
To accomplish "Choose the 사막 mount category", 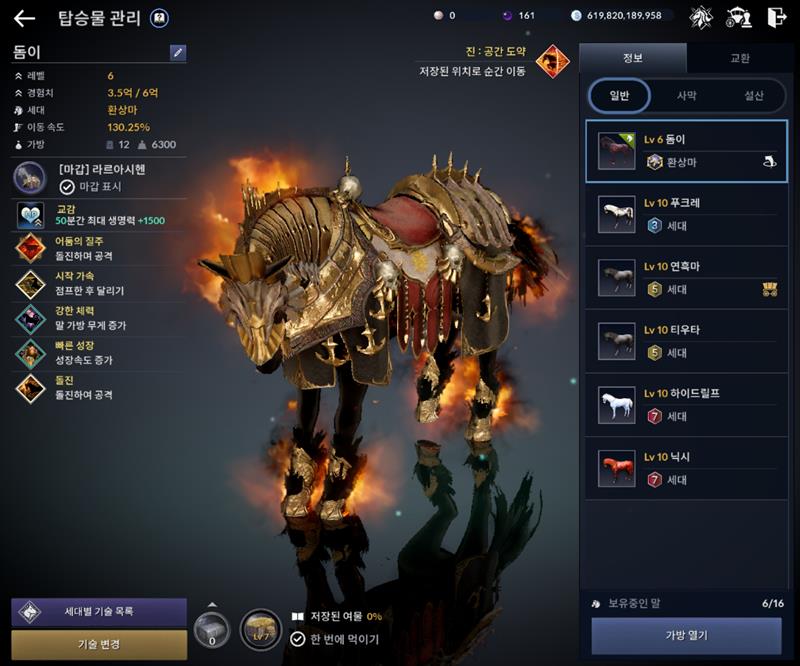I will click(x=687, y=96).
